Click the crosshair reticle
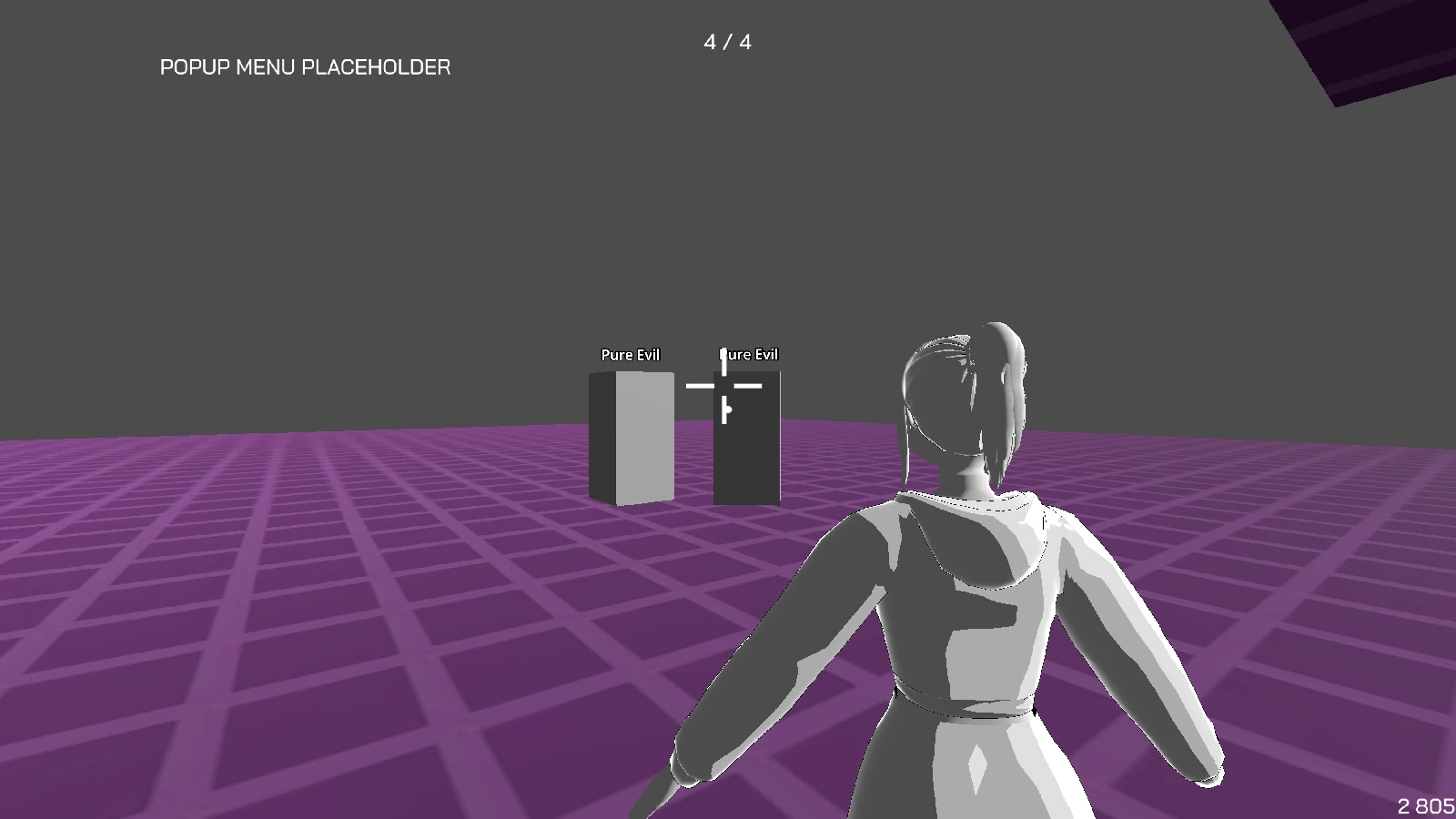Image resolution: width=1456 pixels, height=819 pixels. [x=724, y=387]
